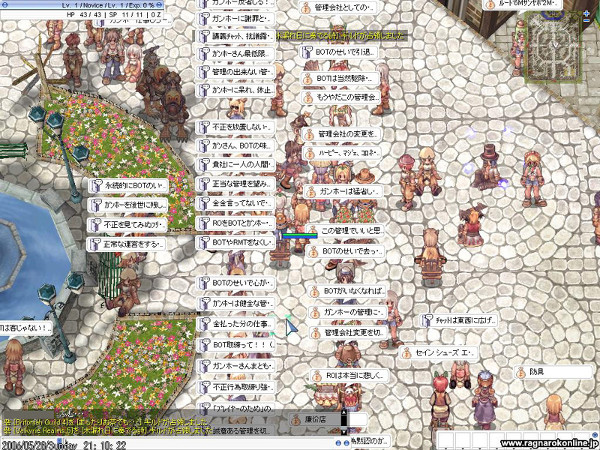Enter the '不正を放置しない' chat room
The image size is (600, 450).
pos(234,128)
